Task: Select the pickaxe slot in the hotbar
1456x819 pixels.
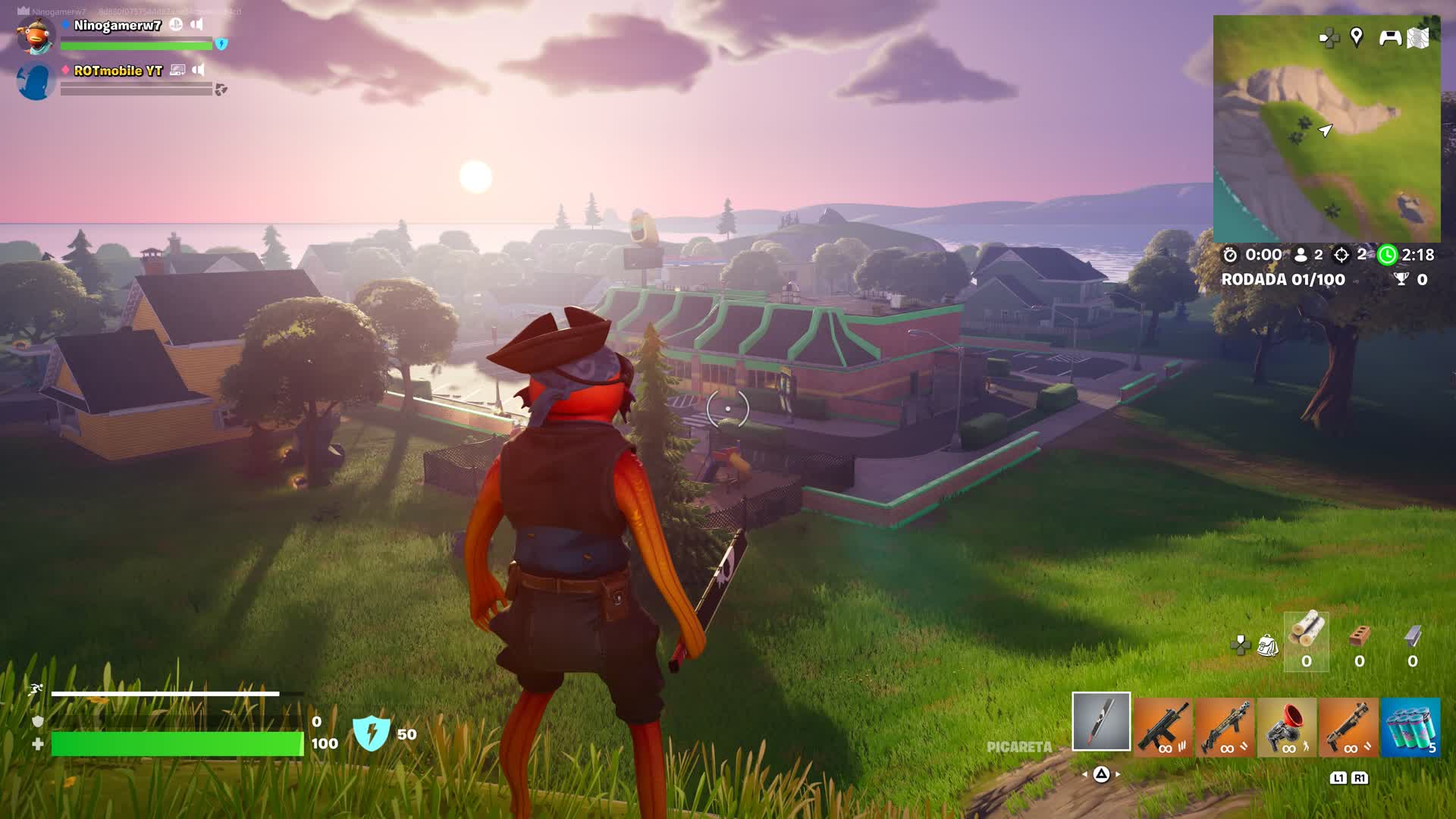Action: (x=1101, y=721)
